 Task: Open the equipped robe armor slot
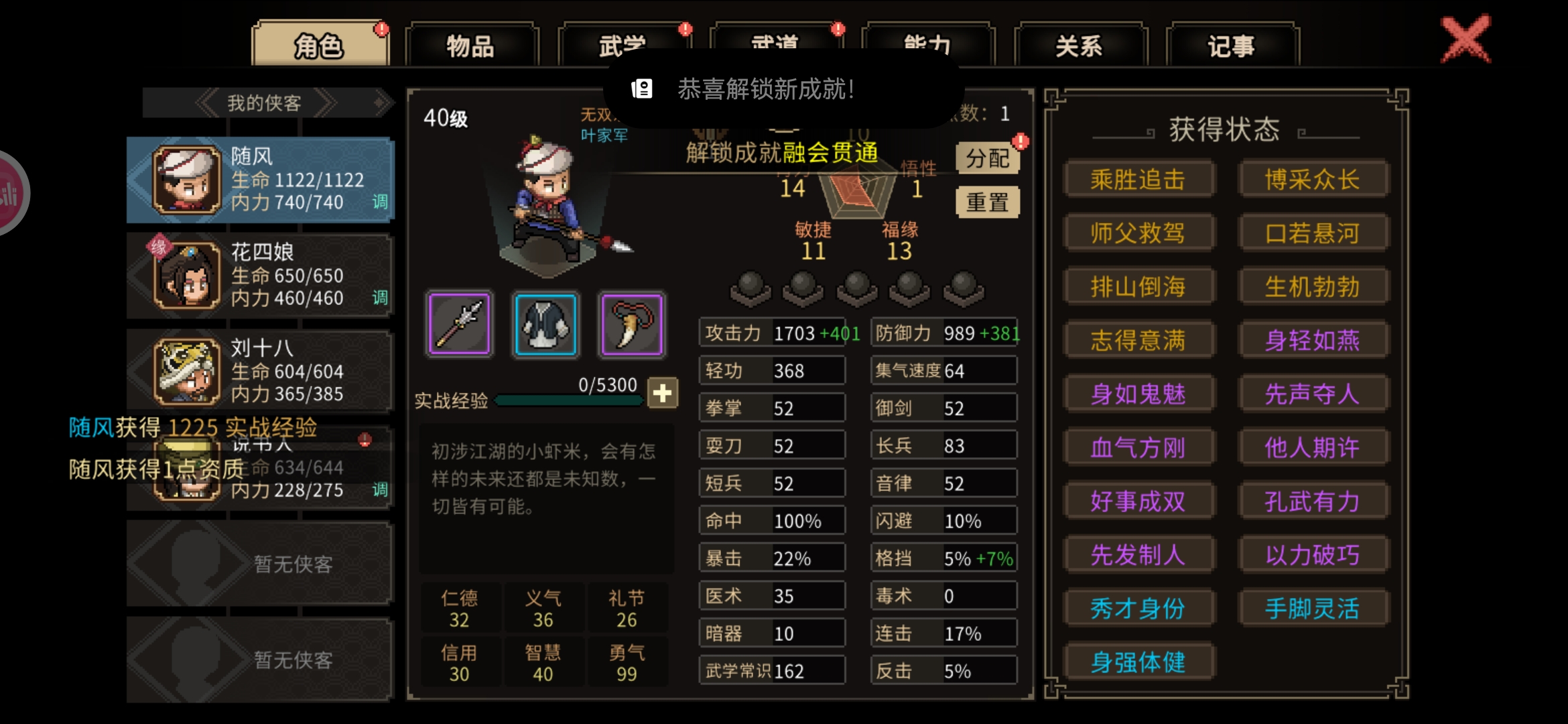[545, 324]
